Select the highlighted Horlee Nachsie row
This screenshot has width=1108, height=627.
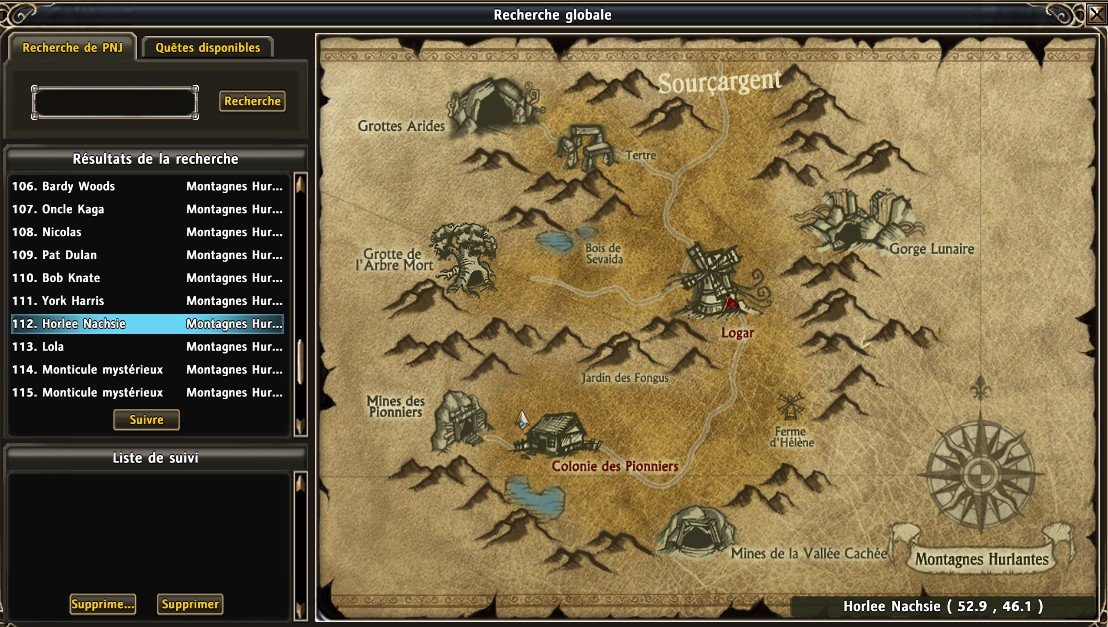tap(147, 324)
